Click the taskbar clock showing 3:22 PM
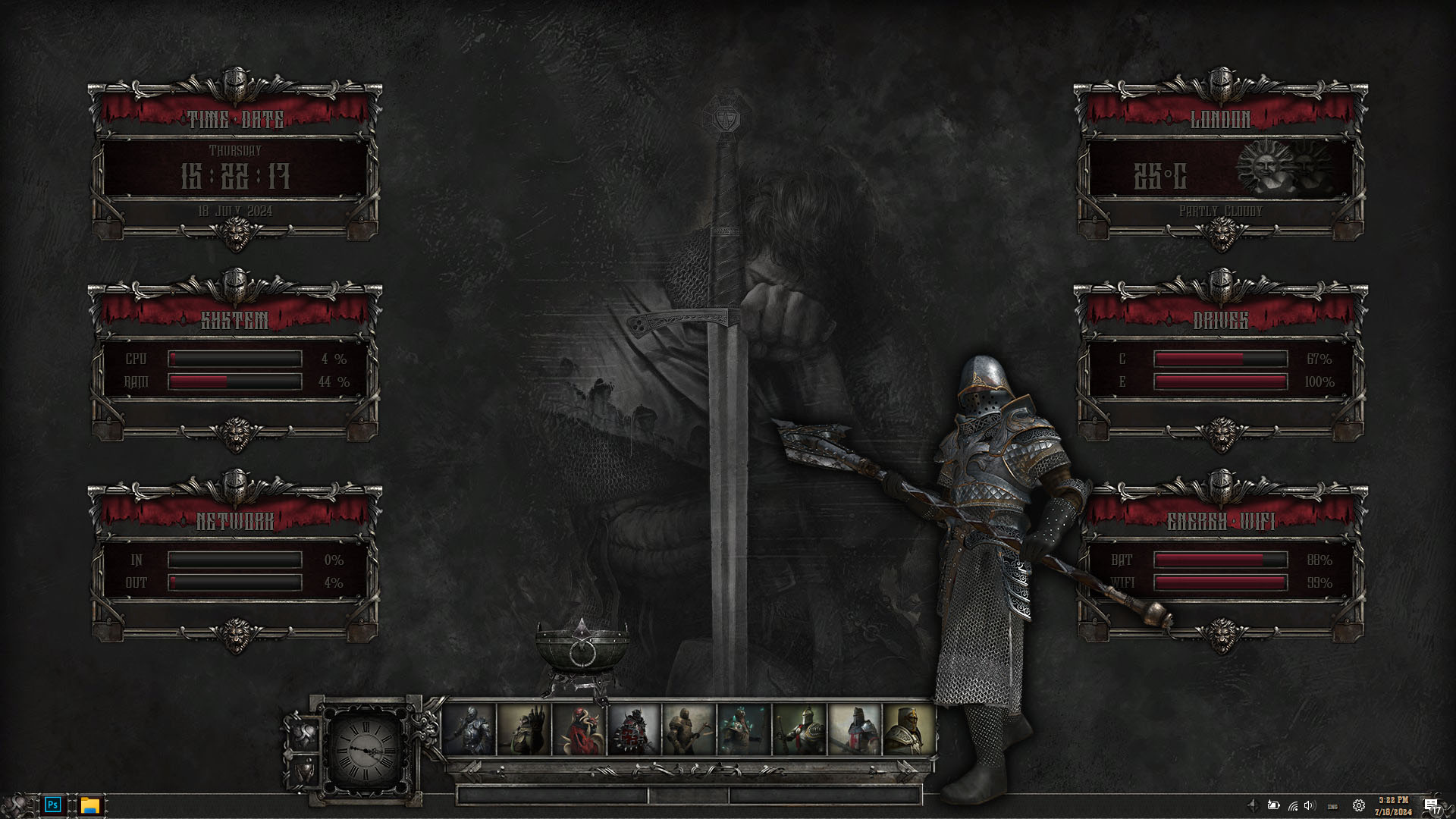This screenshot has width=1456, height=819. click(1393, 805)
